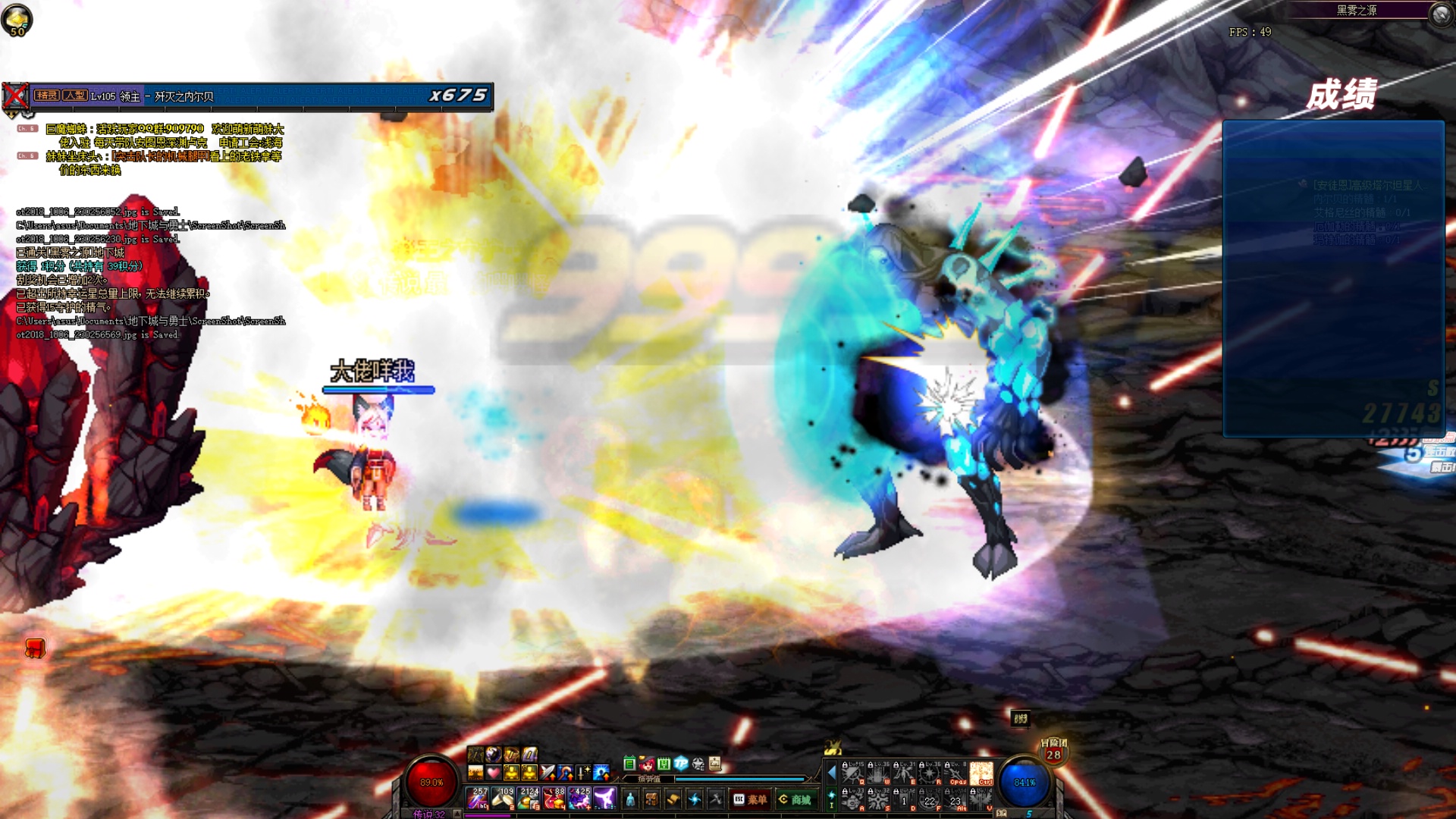Open the quest scroll icon
The image size is (1456, 819).
pyautogui.click(x=673, y=799)
